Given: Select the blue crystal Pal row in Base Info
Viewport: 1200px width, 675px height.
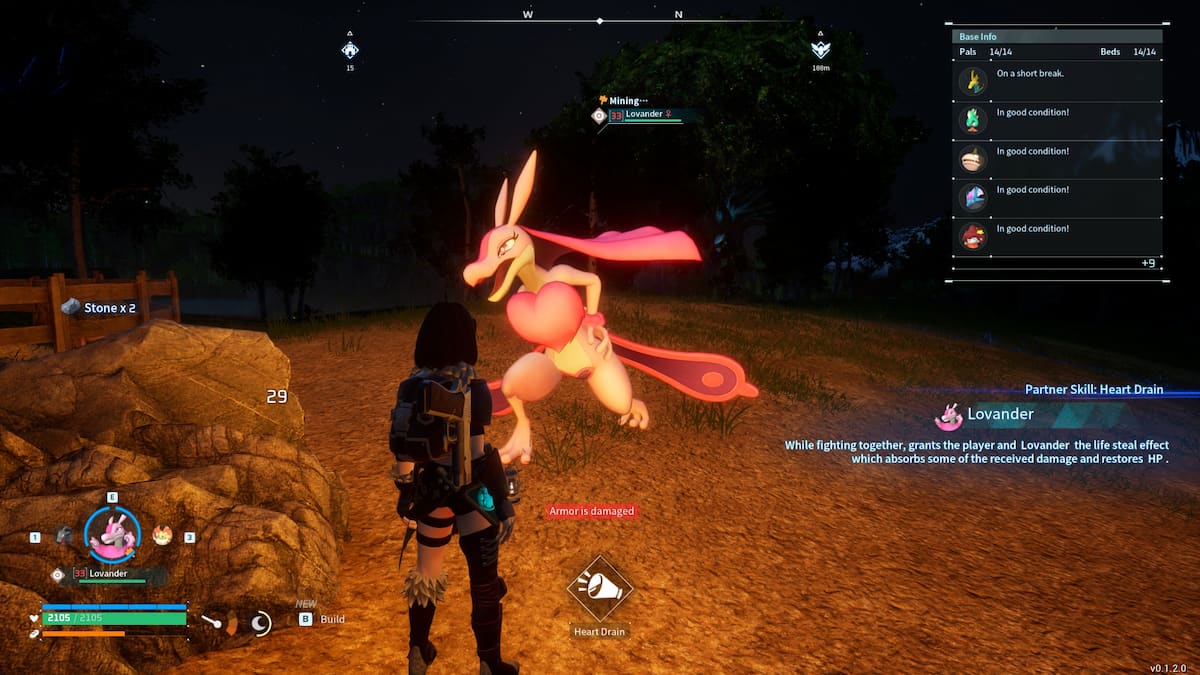Looking at the screenshot, I should 972,197.
